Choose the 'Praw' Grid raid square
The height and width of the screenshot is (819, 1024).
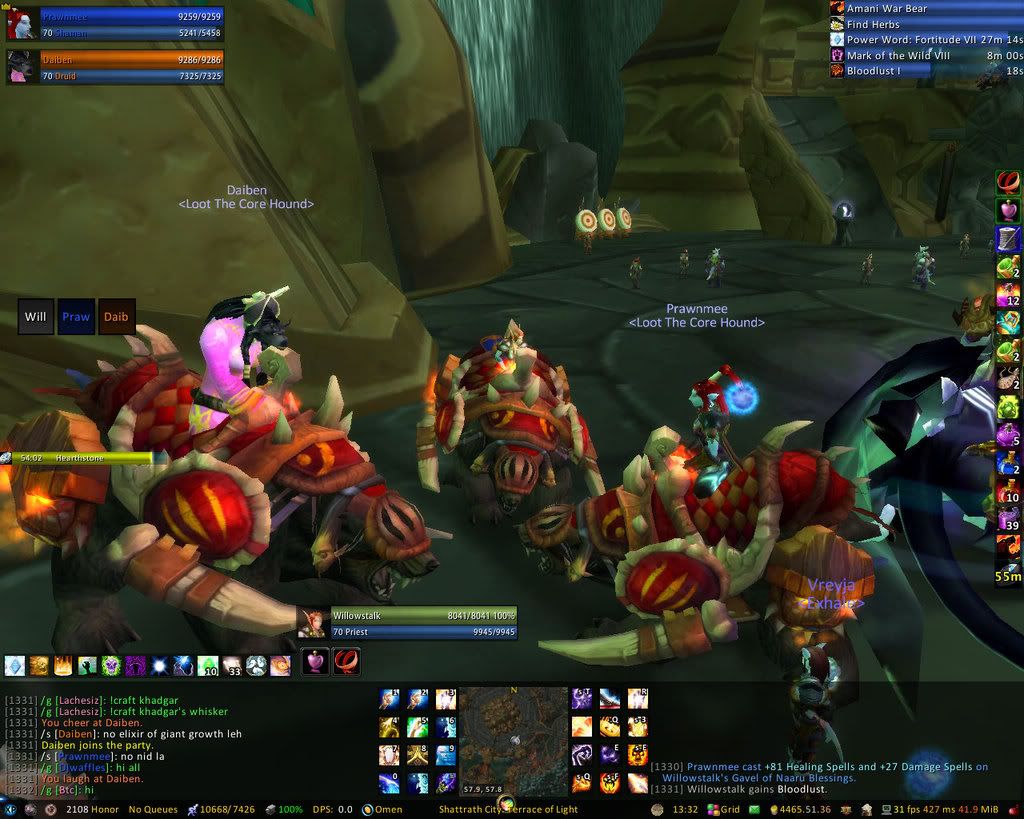[76, 317]
